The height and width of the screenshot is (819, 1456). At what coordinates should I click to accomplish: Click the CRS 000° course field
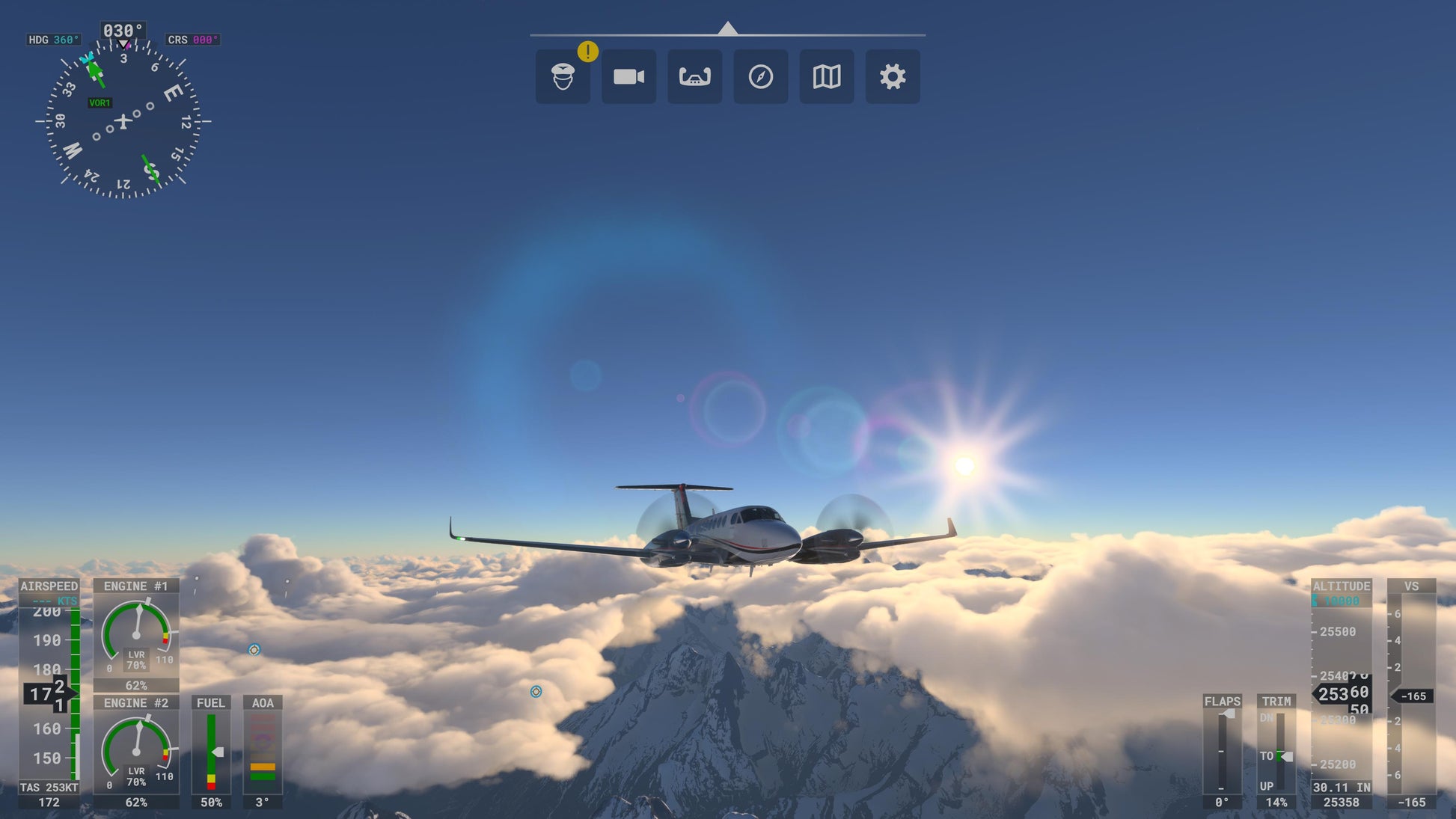pyautogui.click(x=192, y=39)
